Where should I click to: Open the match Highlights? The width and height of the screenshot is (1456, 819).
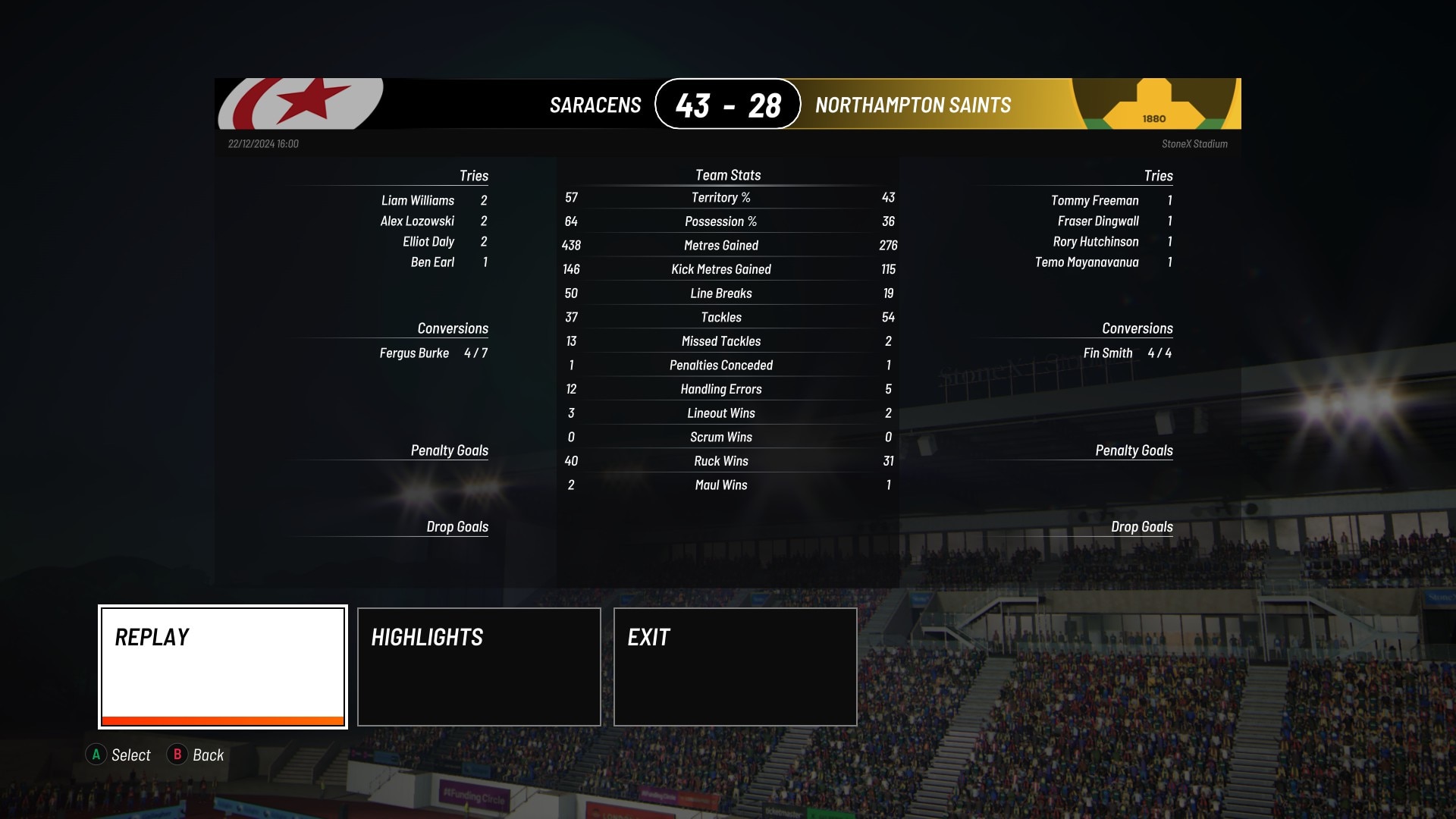tap(479, 666)
